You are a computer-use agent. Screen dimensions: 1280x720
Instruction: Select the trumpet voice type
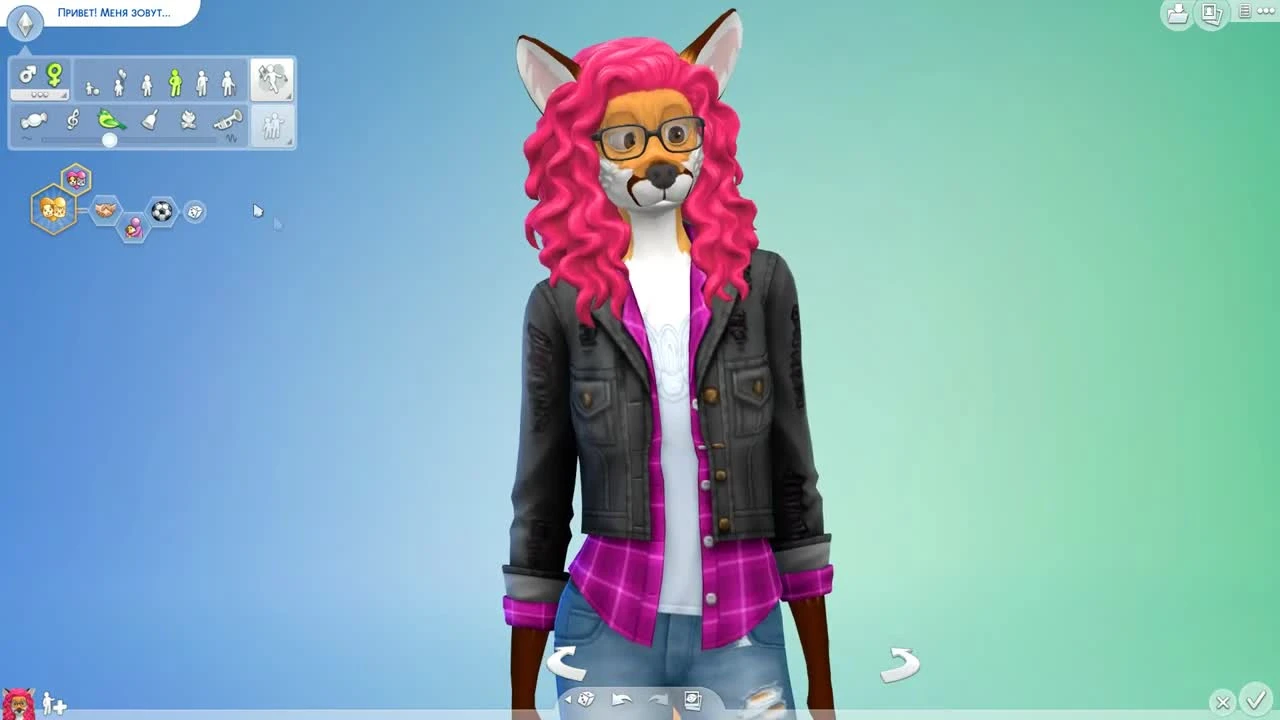click(226, 120)
